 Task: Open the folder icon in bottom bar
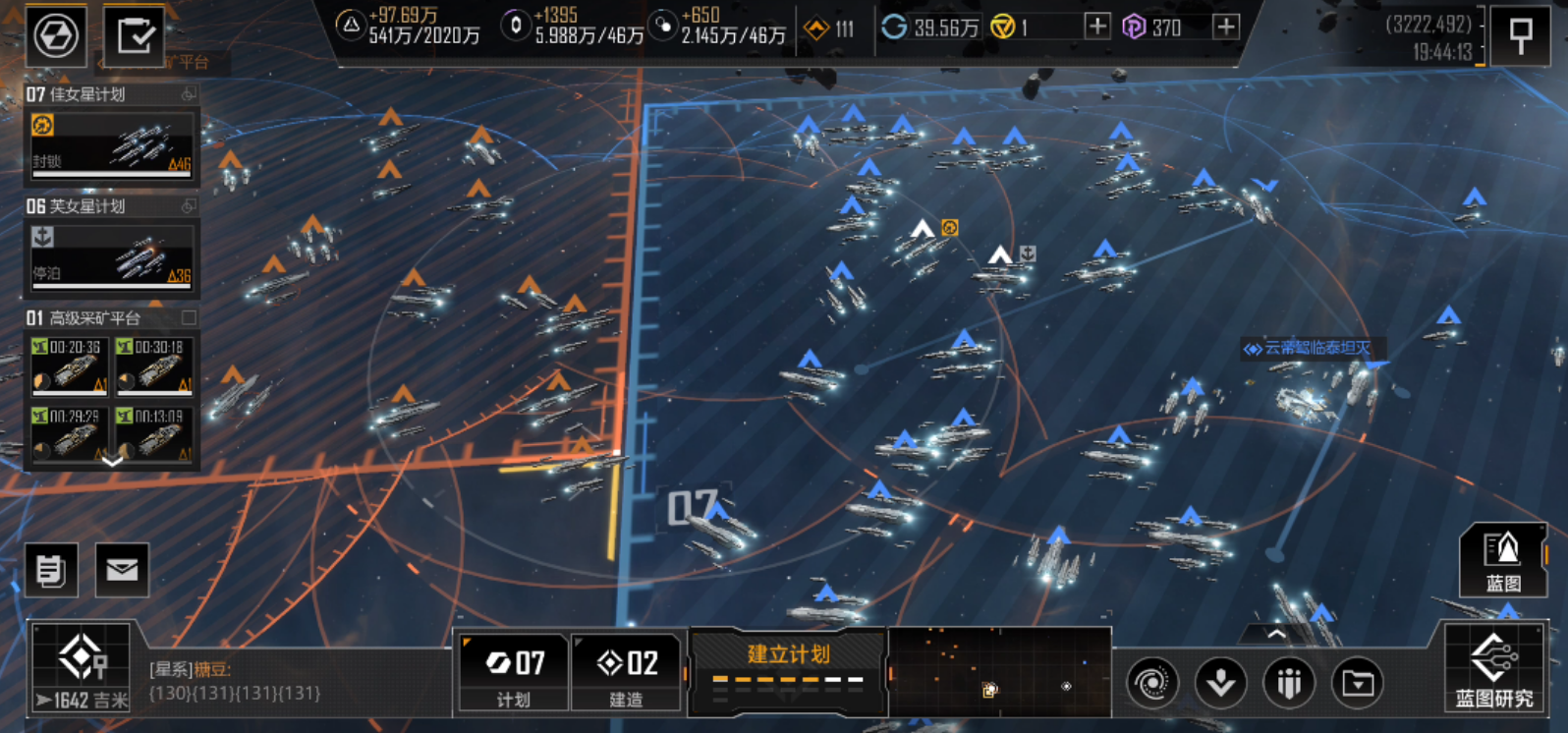[1358, 681]
